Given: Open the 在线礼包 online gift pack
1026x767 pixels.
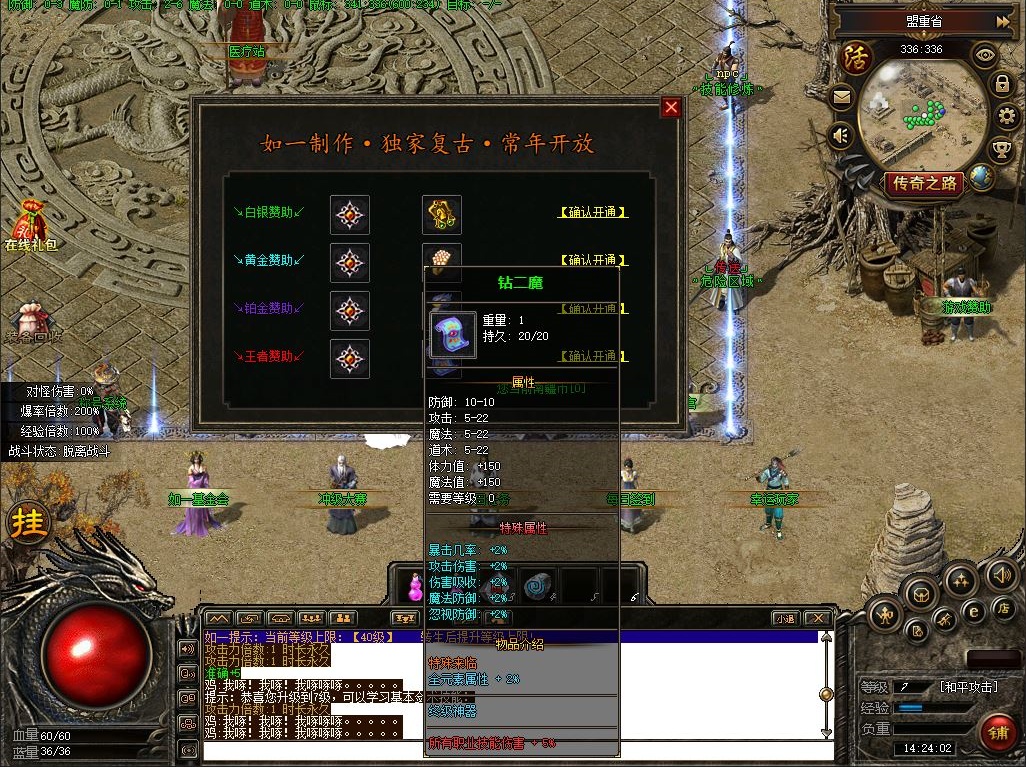Looking at the screenshot, I should 28,226.
